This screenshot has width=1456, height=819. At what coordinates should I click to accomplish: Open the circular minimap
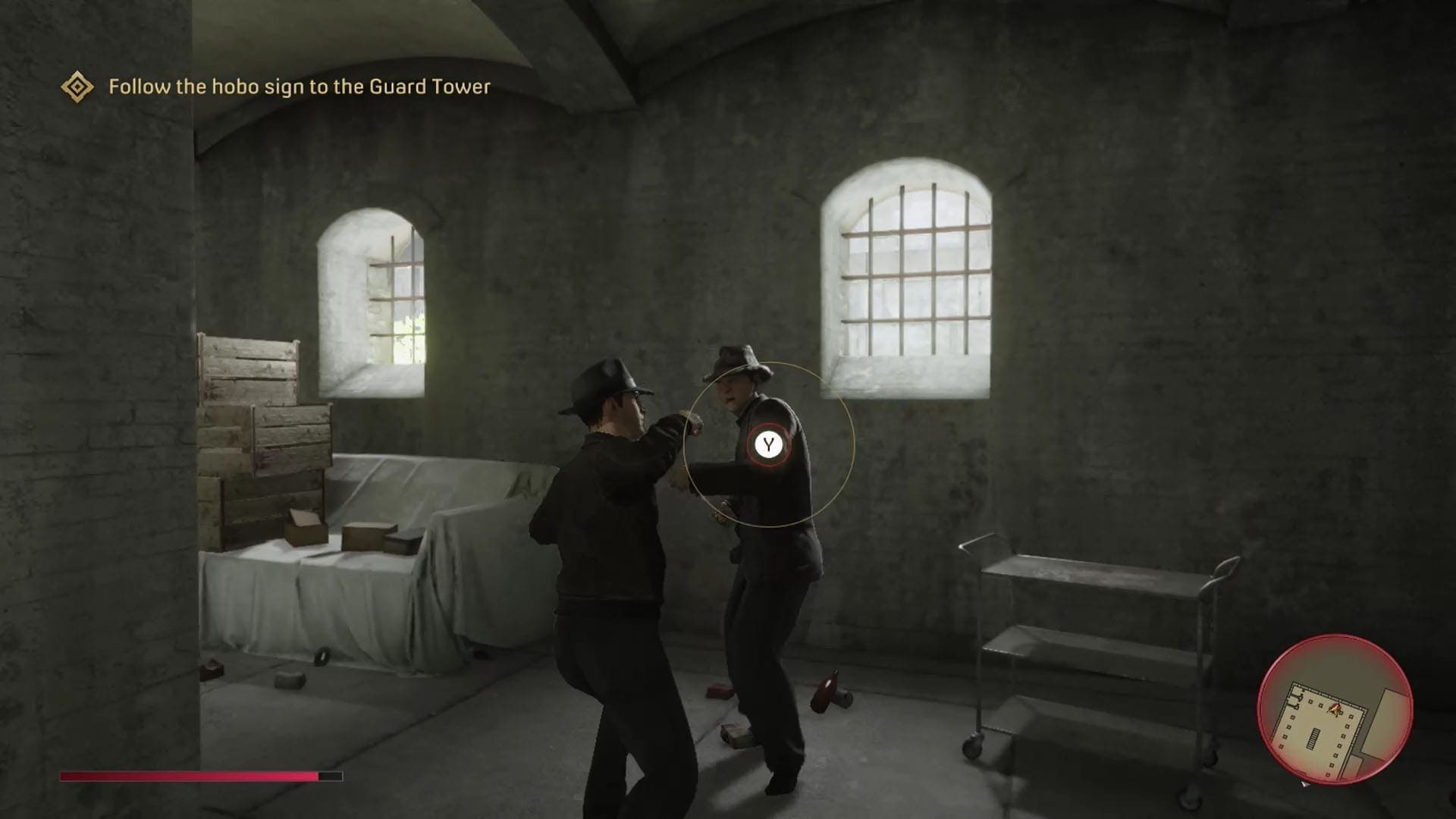(x=1335, y=711)
